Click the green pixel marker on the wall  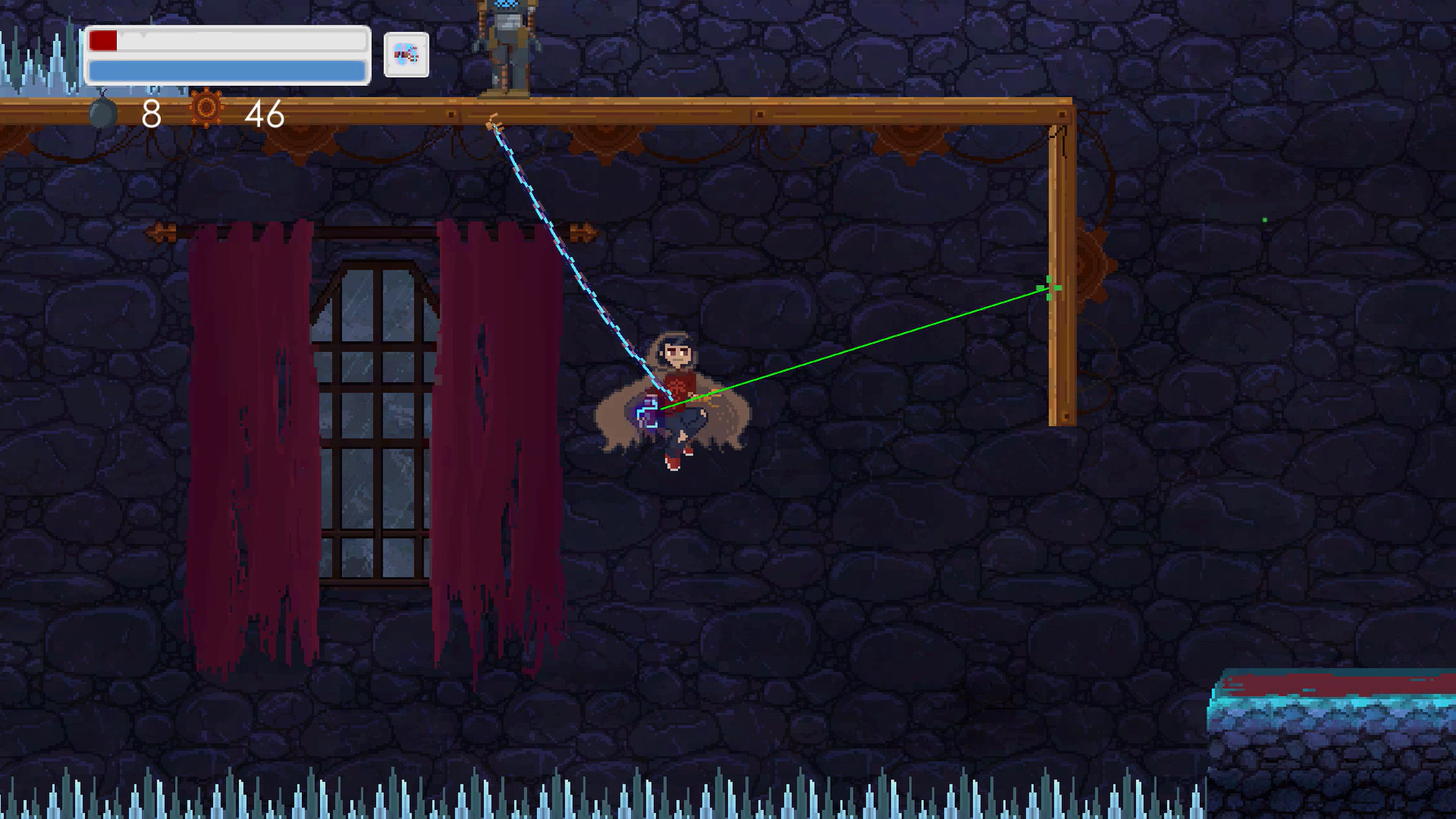(1263, 219)
